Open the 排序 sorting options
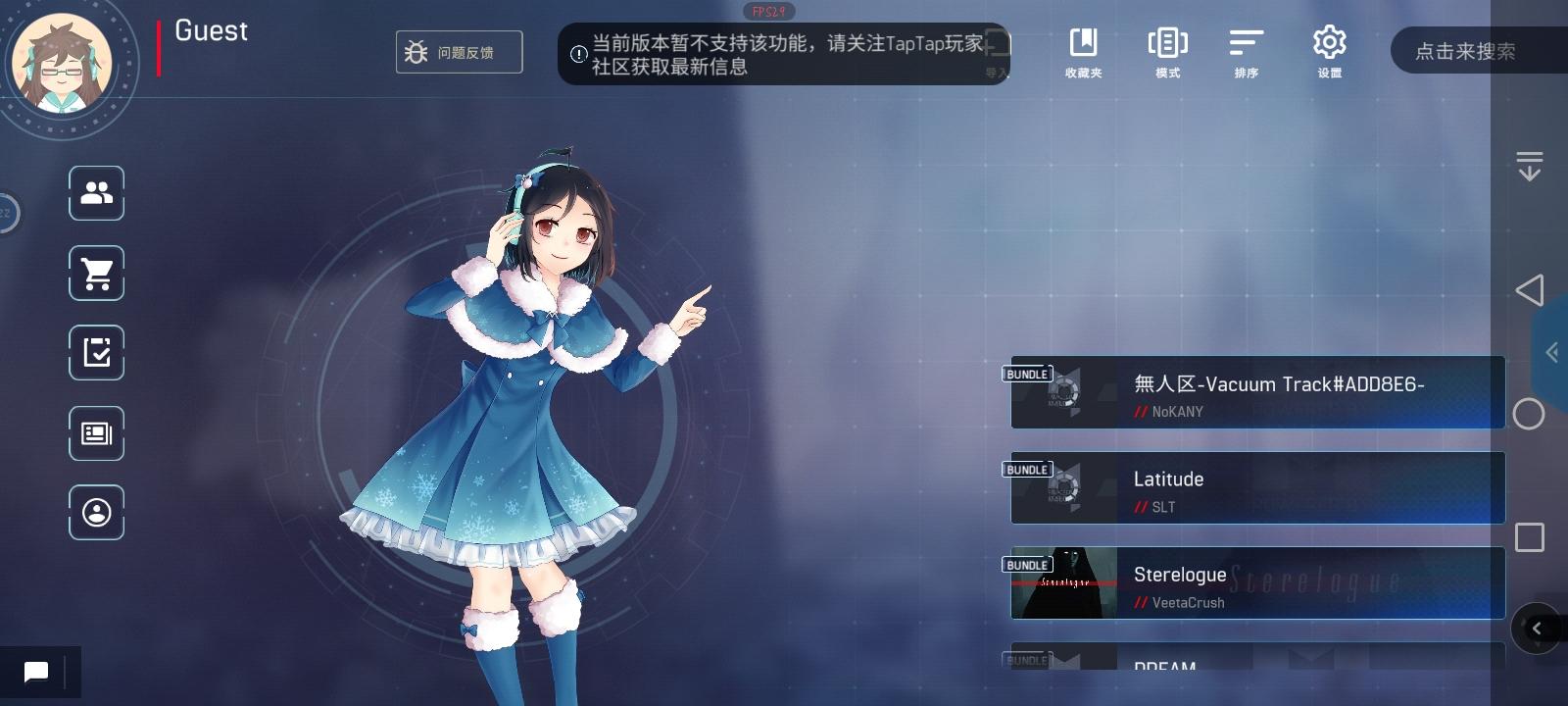This screenshot has height=706, width=1568. point(1246,51)
